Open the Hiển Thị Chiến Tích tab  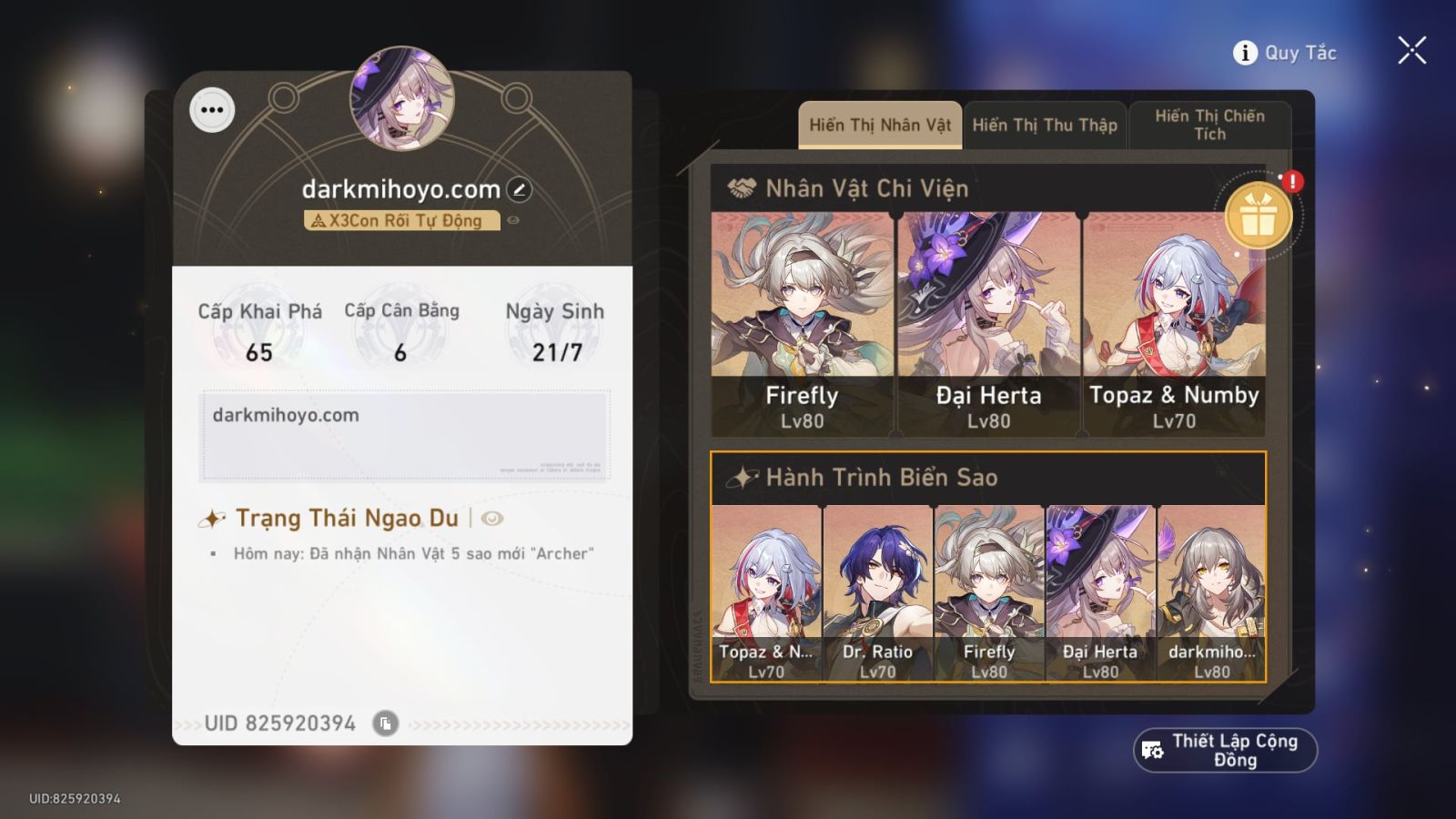tap(1208, 125)
